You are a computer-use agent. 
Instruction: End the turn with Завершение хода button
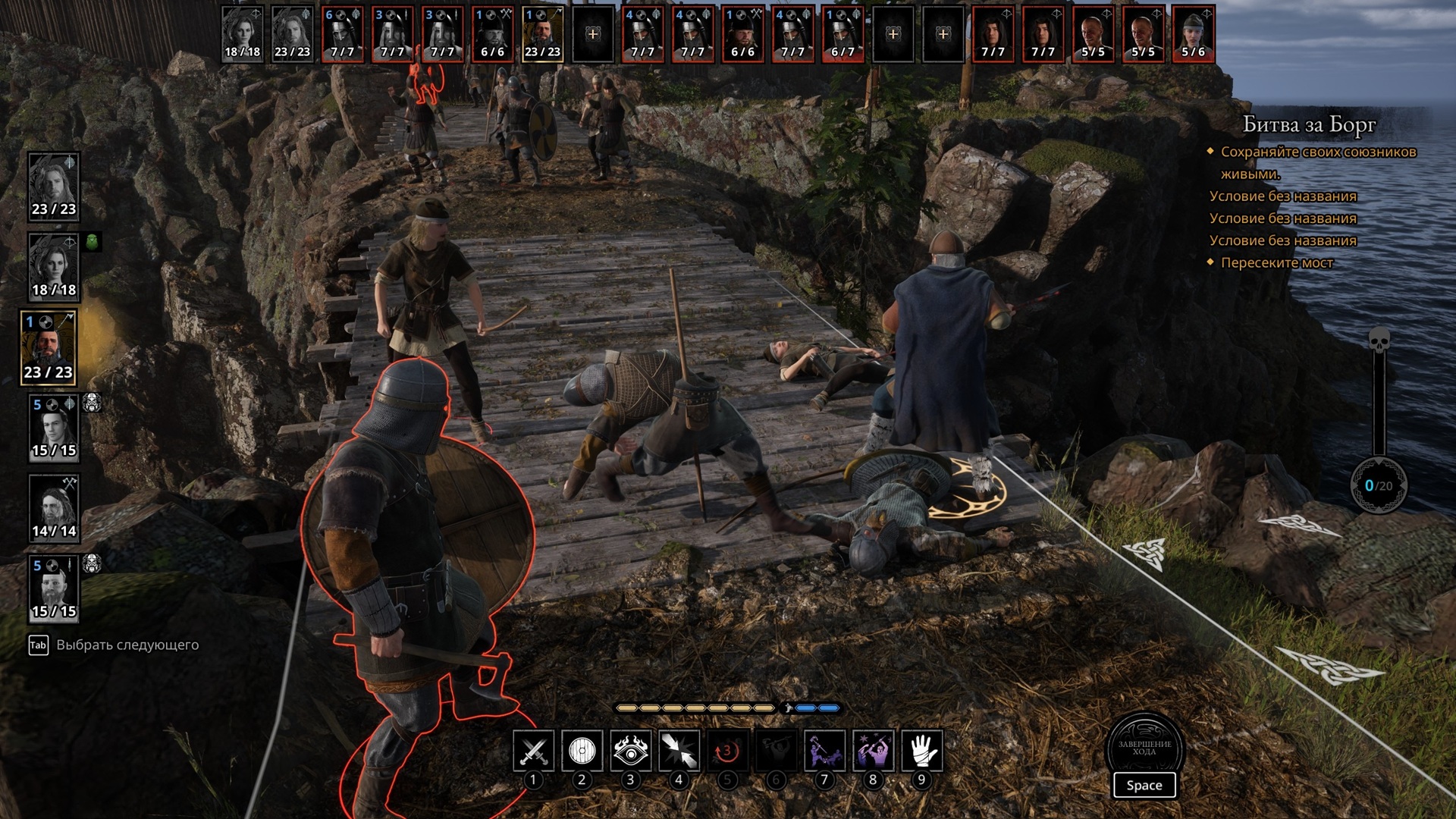(x=1144, y=750)
